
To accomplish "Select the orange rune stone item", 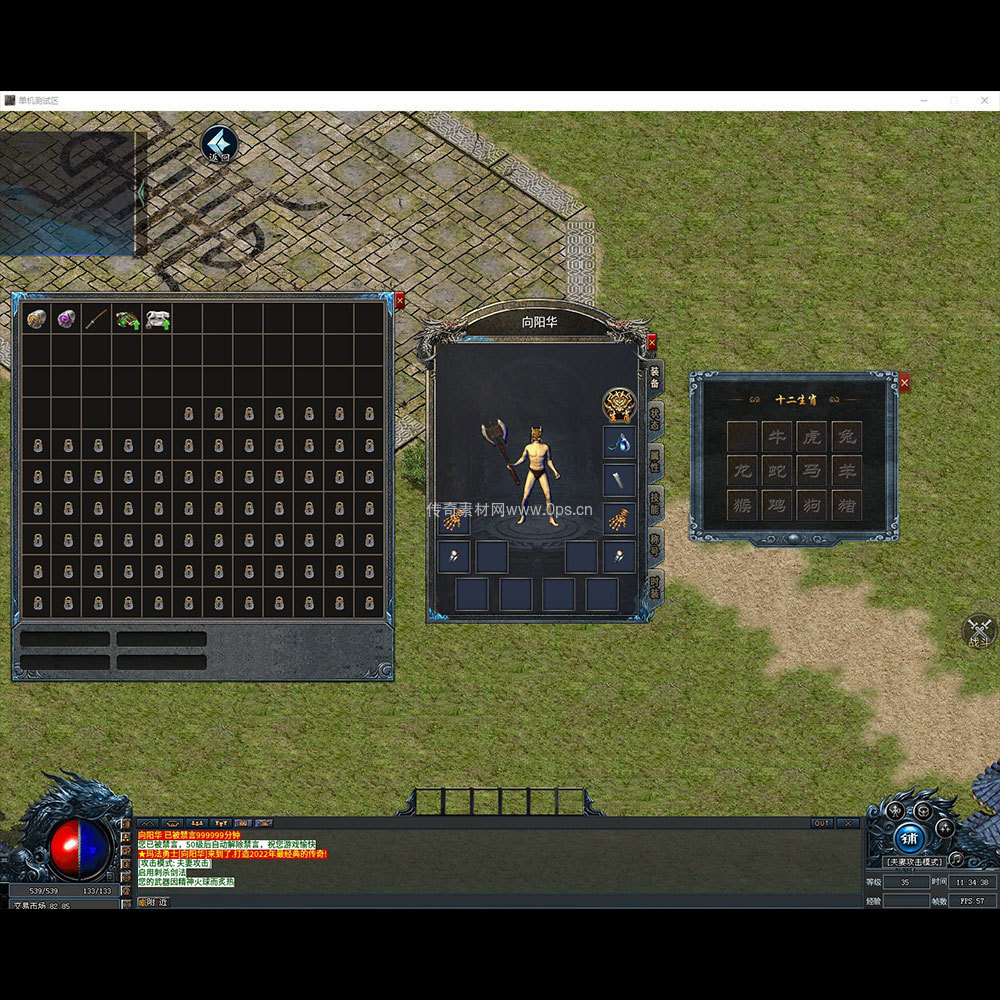I will [x=36, y=319].
